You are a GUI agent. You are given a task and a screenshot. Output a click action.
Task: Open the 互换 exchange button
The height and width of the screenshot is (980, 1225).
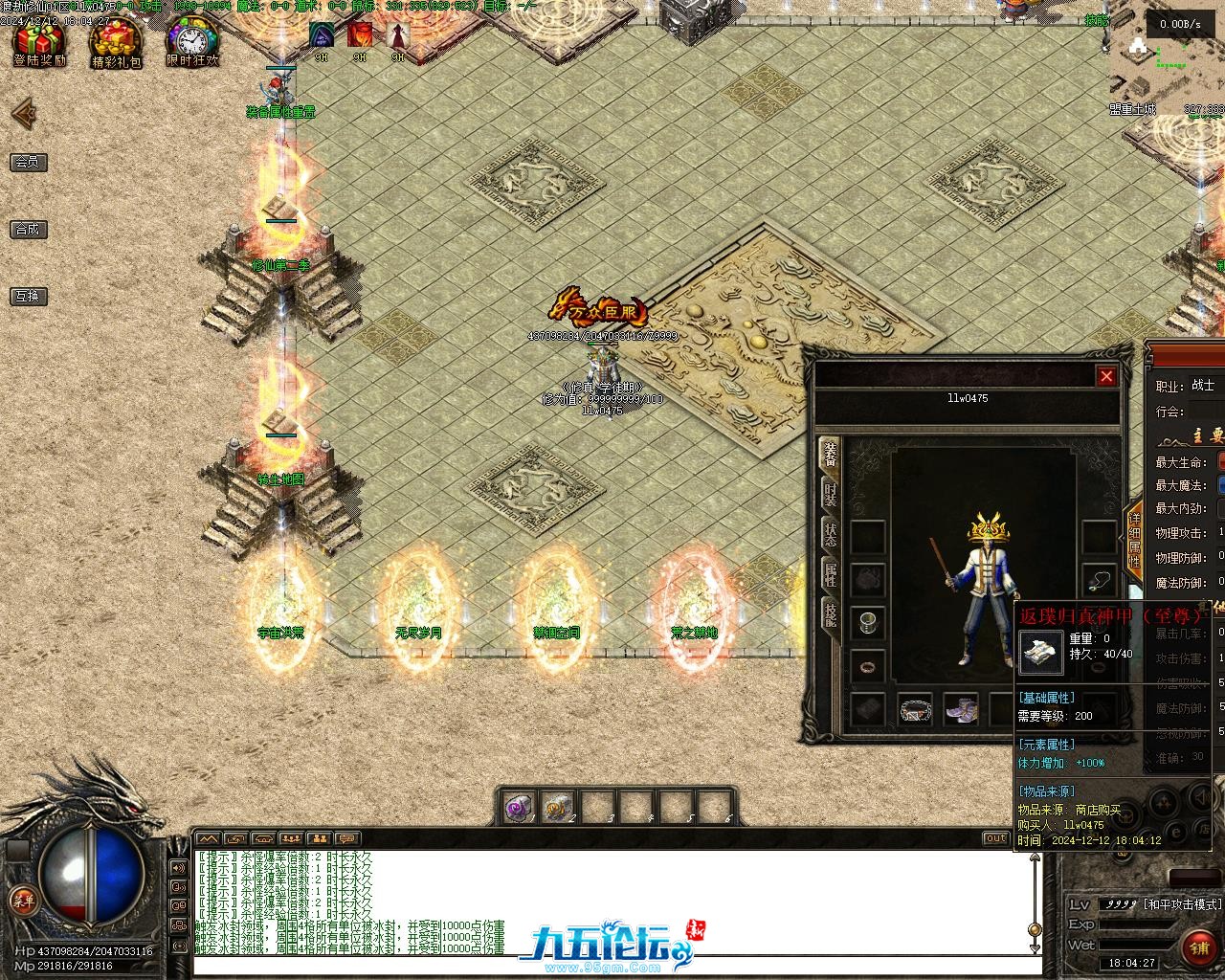point(29,297)
